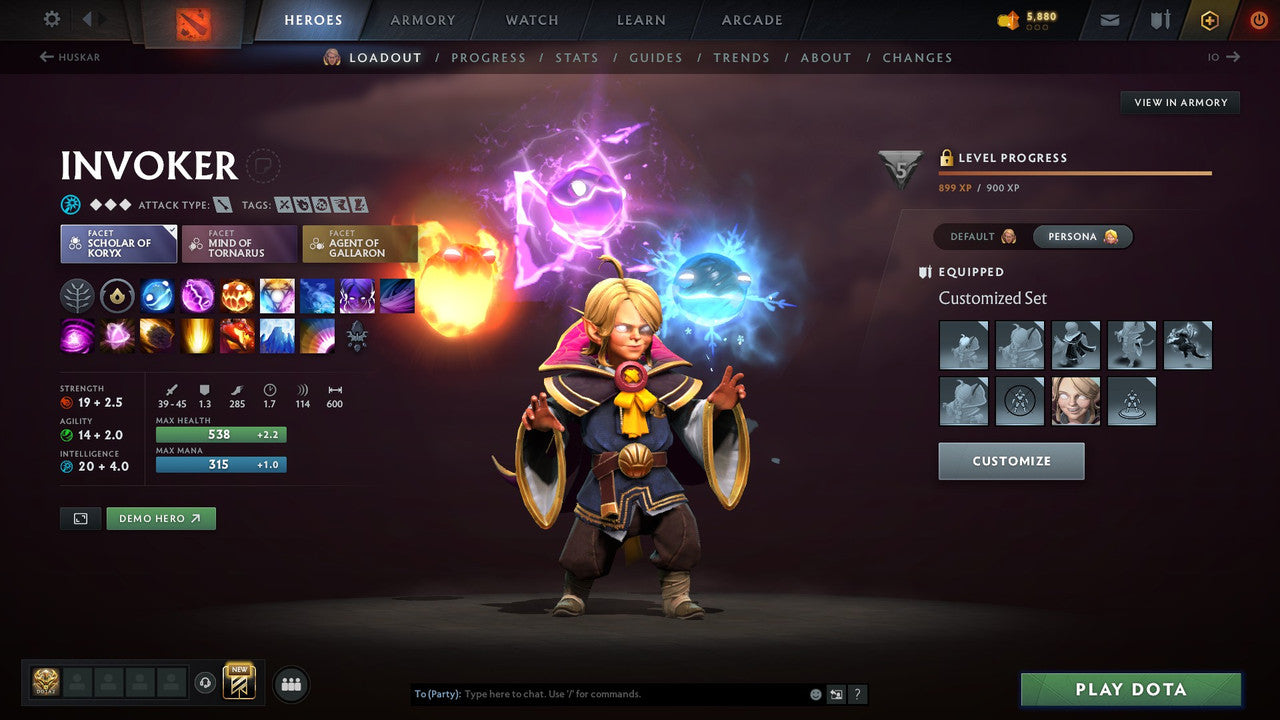Select the Agent of Gallaron facet
The image size is (1280, 720).
coord(360,242)
